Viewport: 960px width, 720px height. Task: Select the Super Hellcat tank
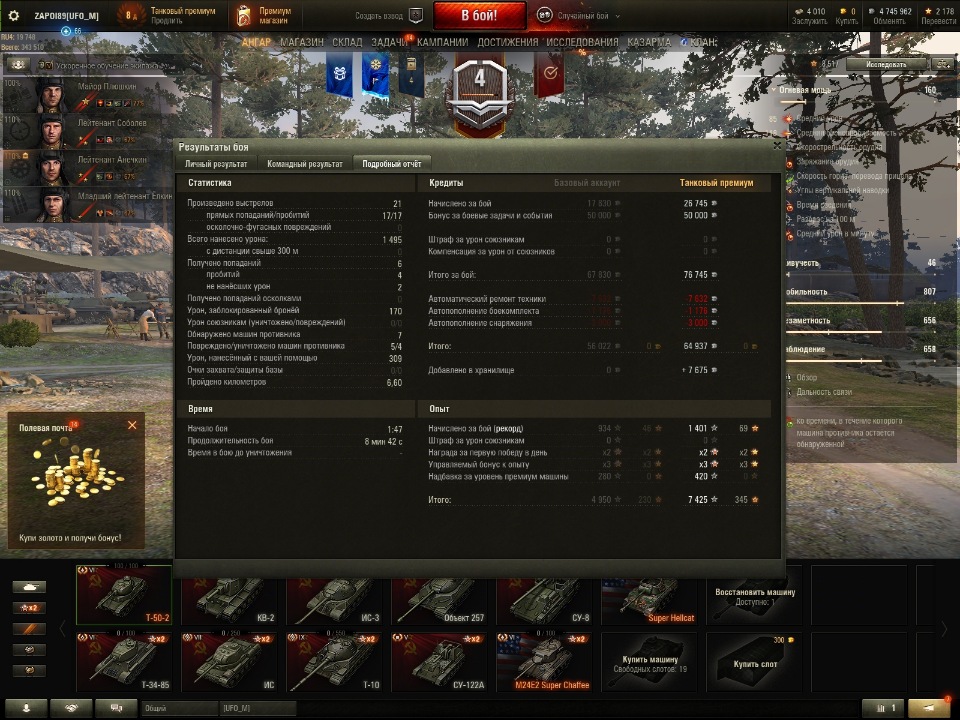[x=648, y=599]
